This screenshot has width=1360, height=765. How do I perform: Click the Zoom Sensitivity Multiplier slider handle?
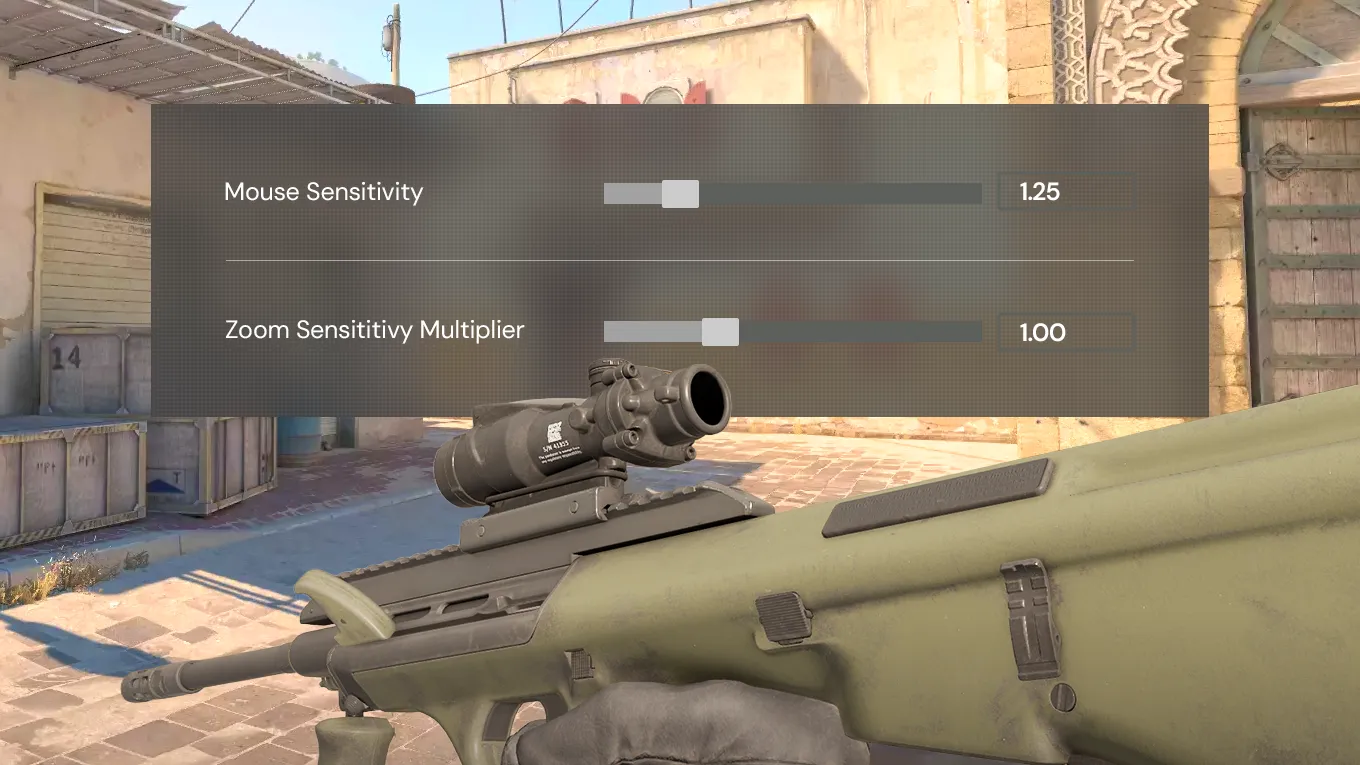point(720,331)
